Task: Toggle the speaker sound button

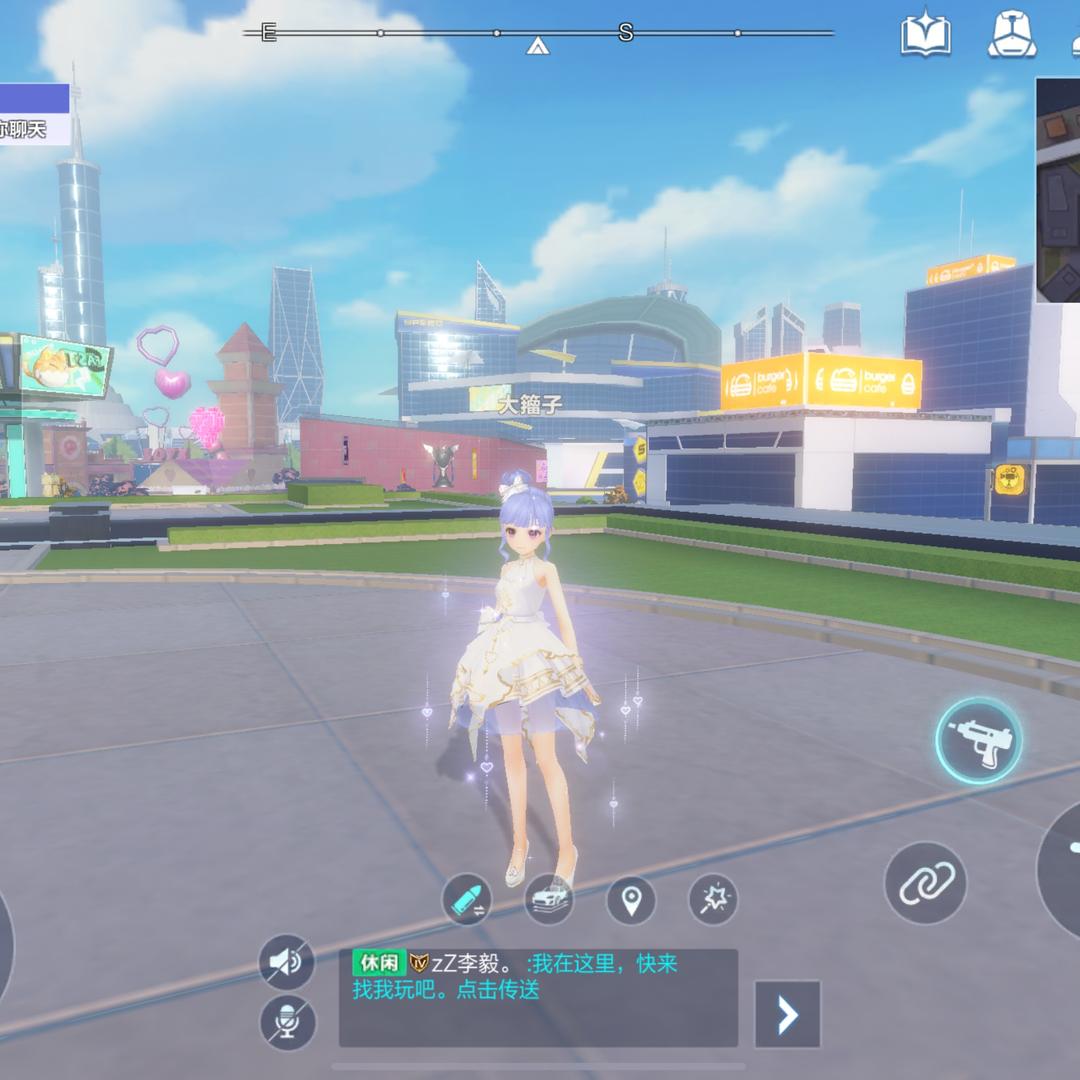Action: point(287,963)
